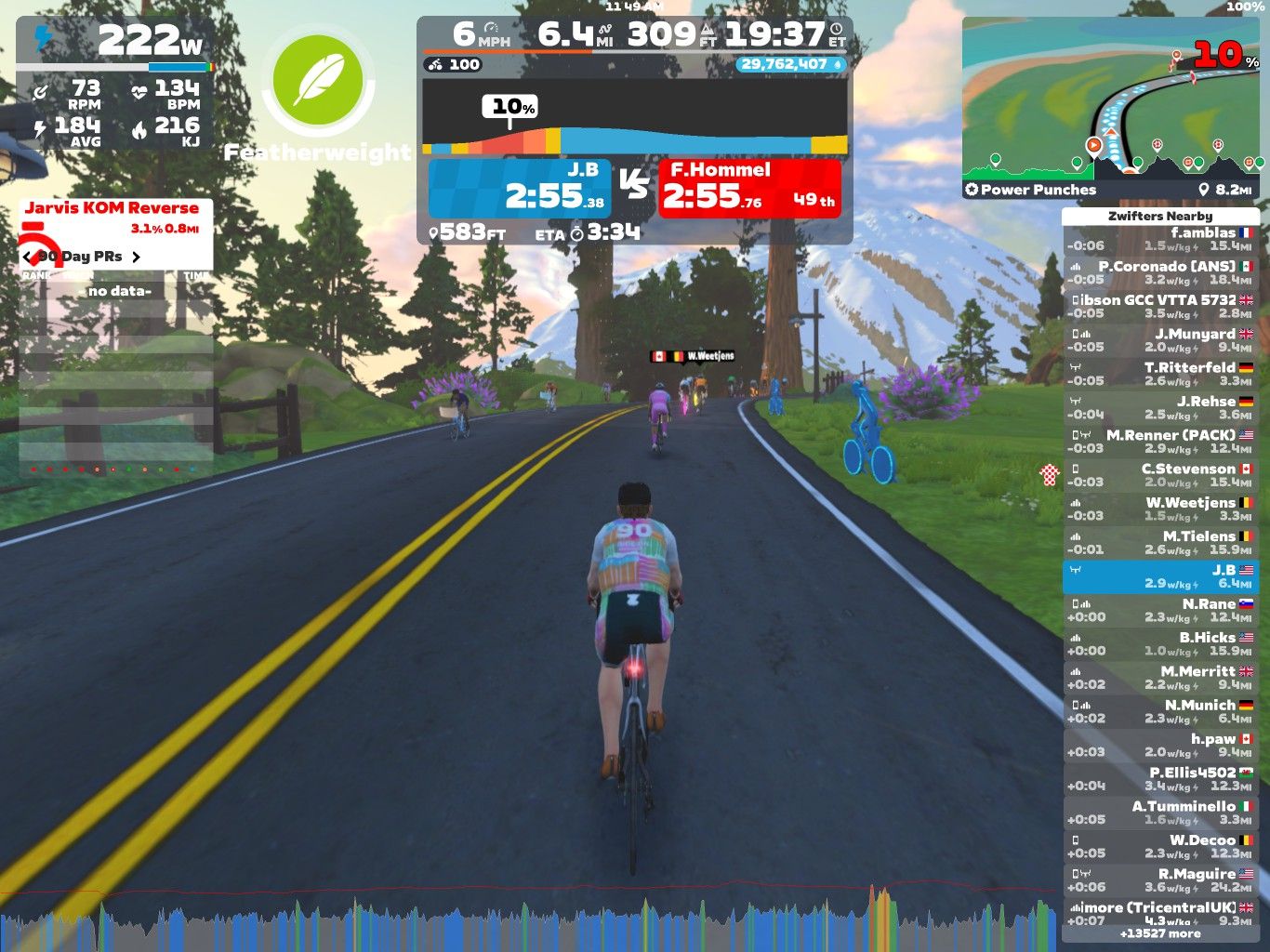The image size is (1270, 952).
Task: Select P.Ellis4502 rider row
Action: coord(1159,779)
